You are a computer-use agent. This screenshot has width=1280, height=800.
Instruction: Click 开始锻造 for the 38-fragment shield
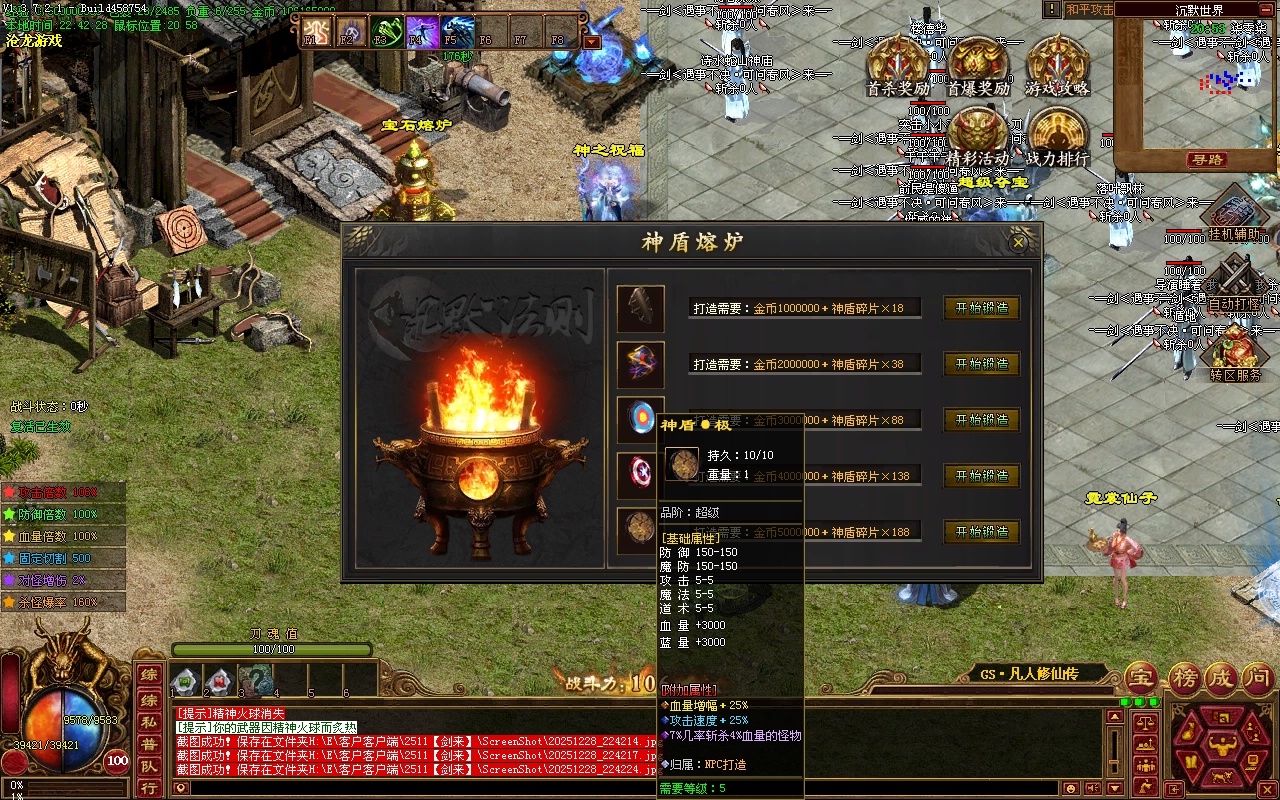pyautogui.click(x=981, y=364)
